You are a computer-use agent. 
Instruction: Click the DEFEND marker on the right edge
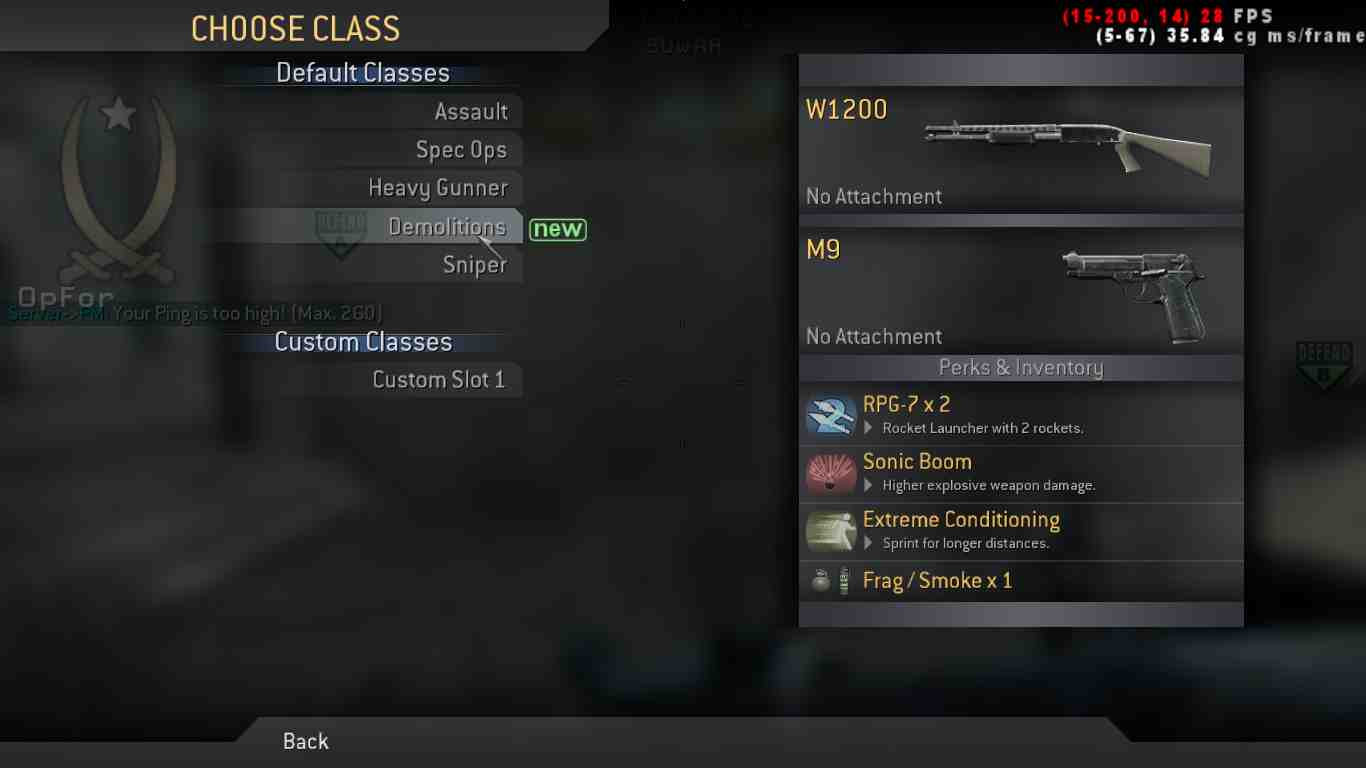[1325, 363]
